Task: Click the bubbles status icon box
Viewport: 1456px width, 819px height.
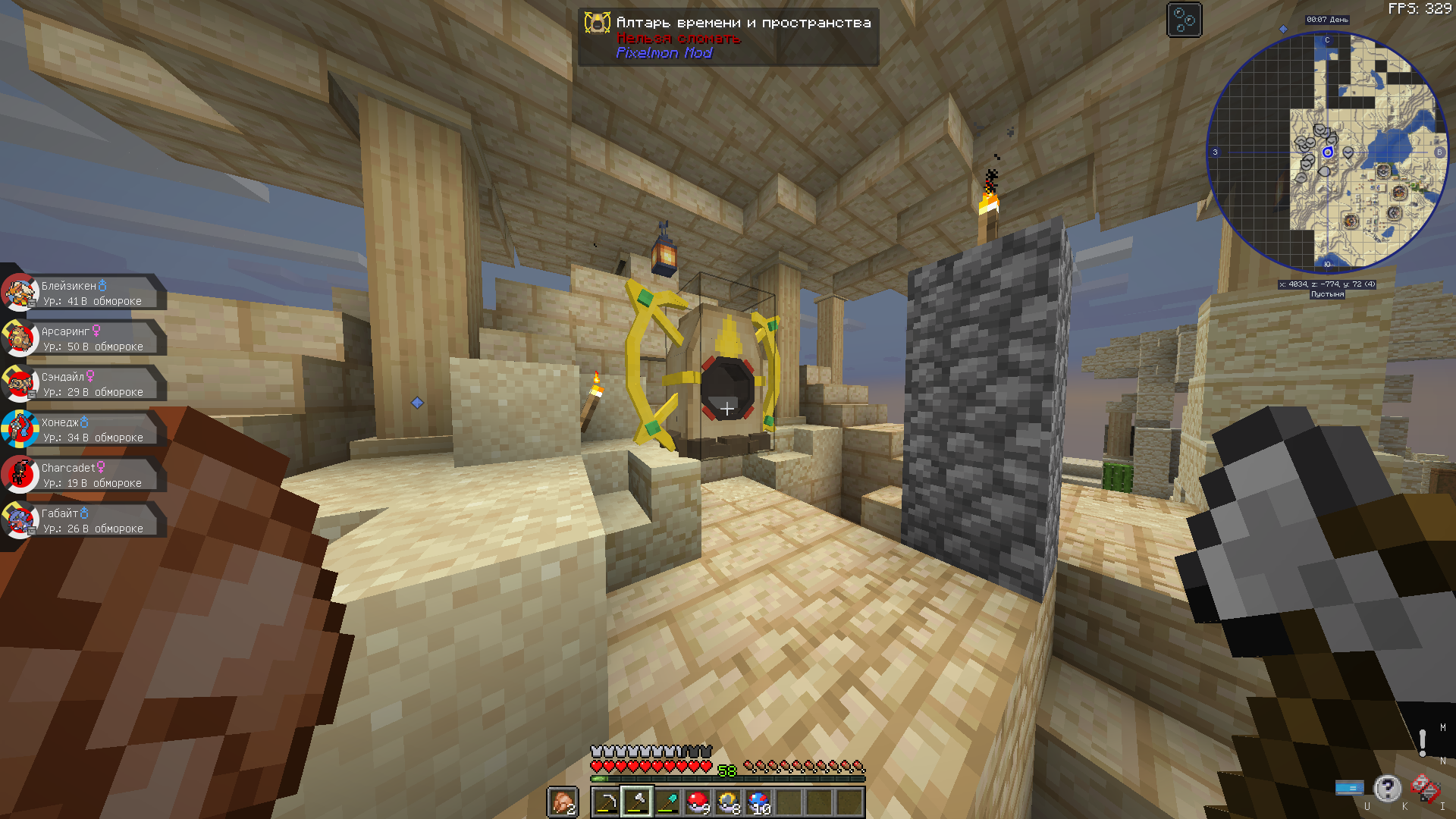Action: (1184, 20)
